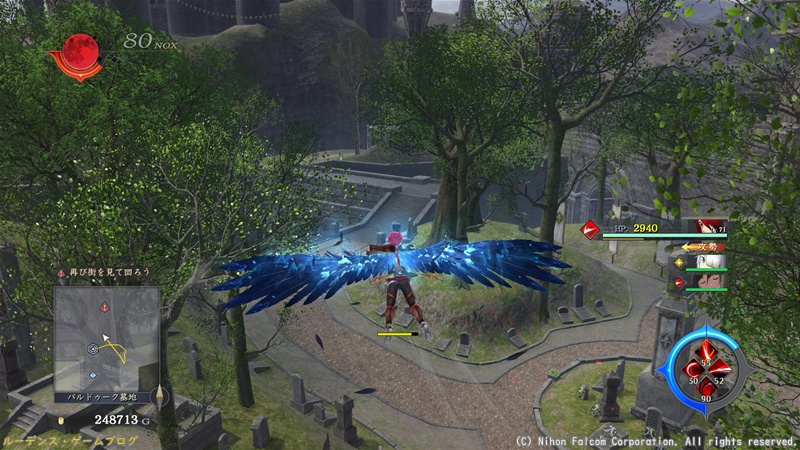The width and height of the screenshot is (800, 450).
Task: Click the red diamond attack-type icon beside HP
Action: click(x=590, y=229)
